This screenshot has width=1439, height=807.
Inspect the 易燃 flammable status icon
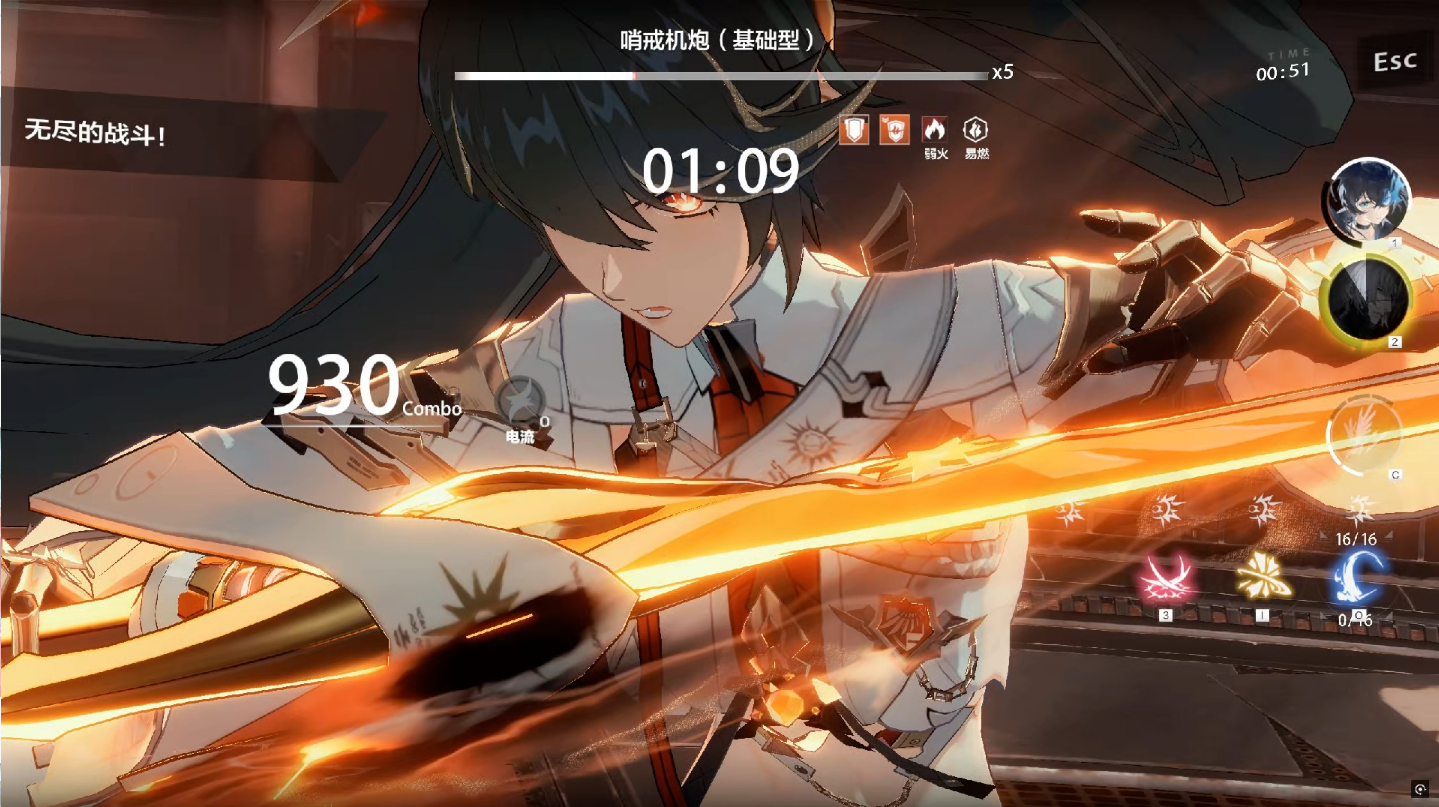pyautogui.click(x=976, y=130)
